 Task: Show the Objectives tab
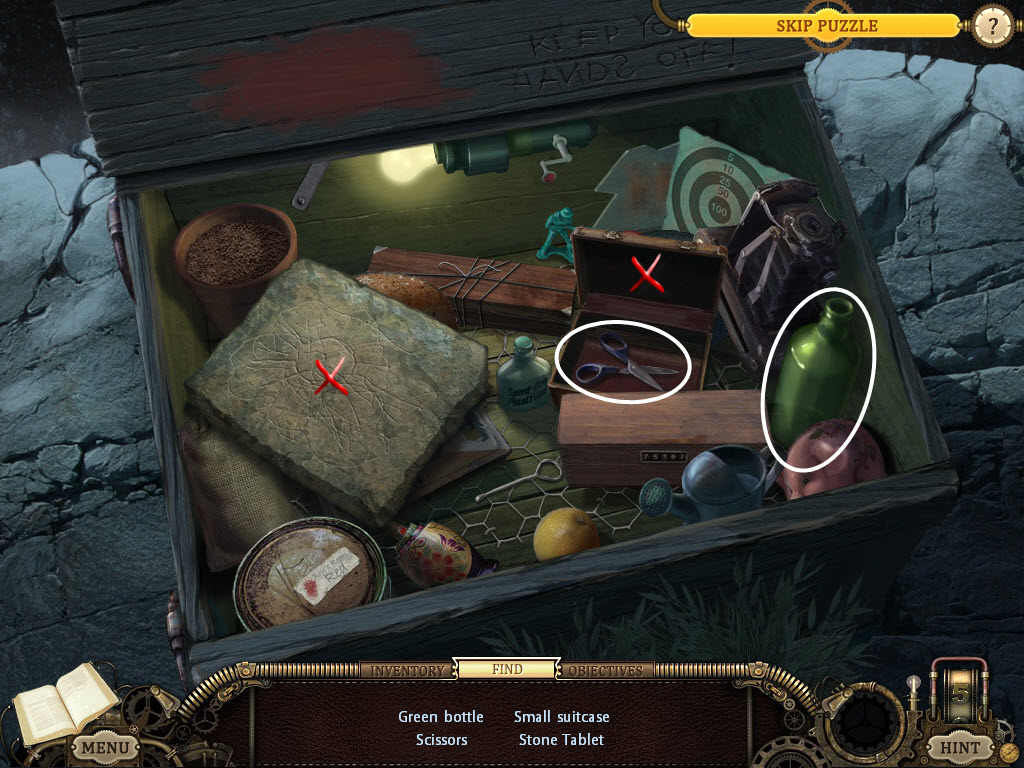pos(605,670)
